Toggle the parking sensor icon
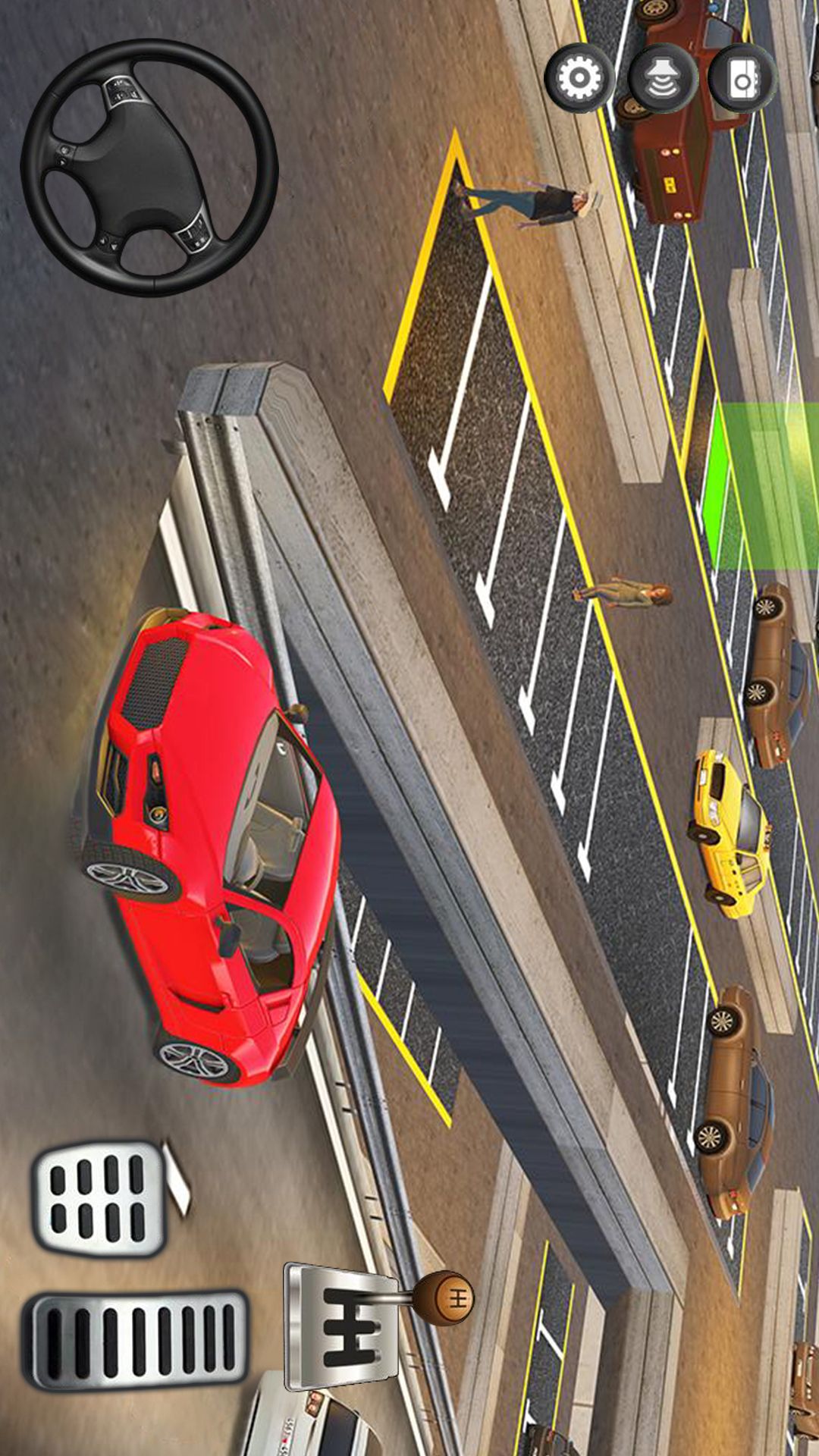819x1456 pixels. tap(662, 78)
